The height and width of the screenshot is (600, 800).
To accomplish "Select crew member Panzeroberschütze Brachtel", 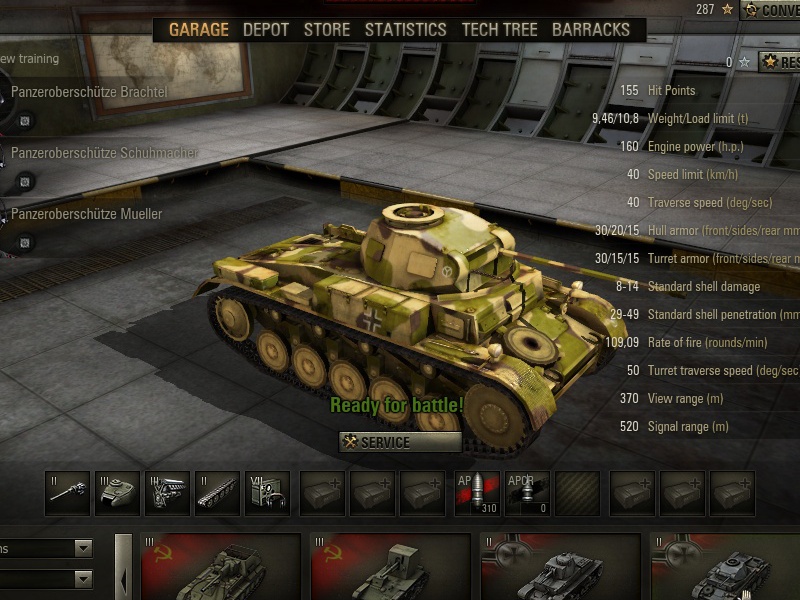I will coord(89,92).
